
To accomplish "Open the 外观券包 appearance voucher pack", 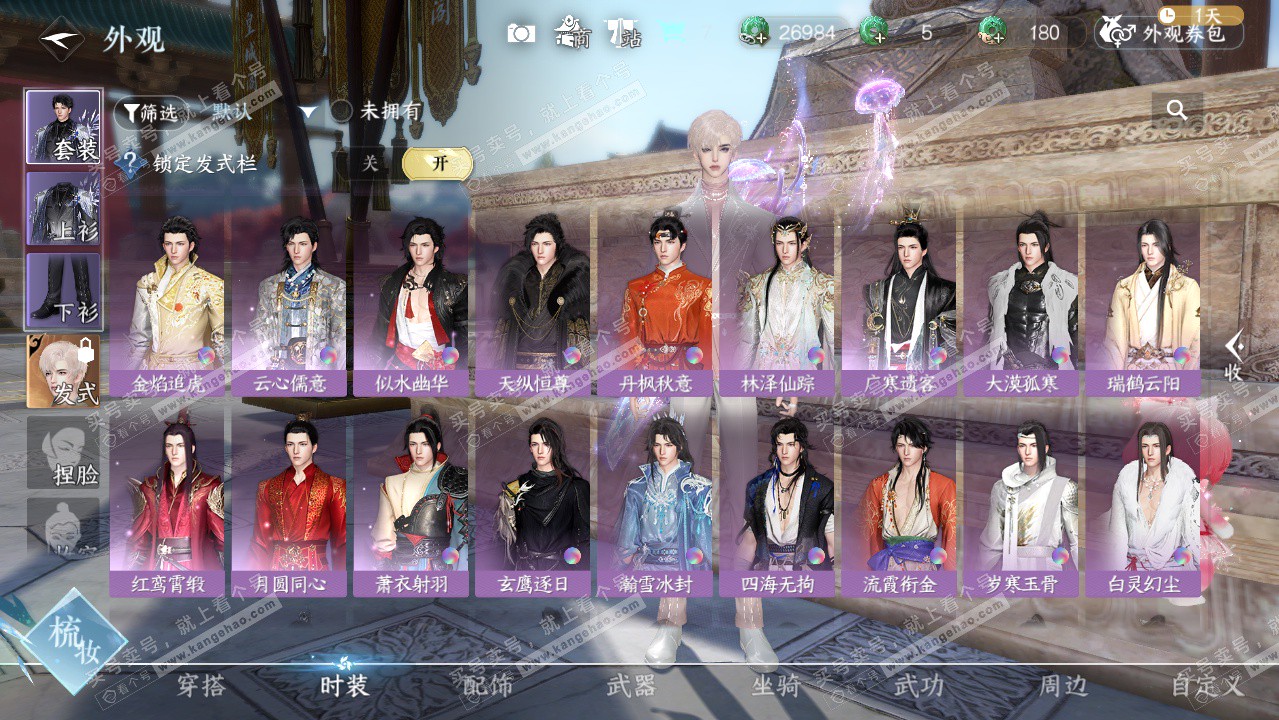I will [x=1170, y=33].
